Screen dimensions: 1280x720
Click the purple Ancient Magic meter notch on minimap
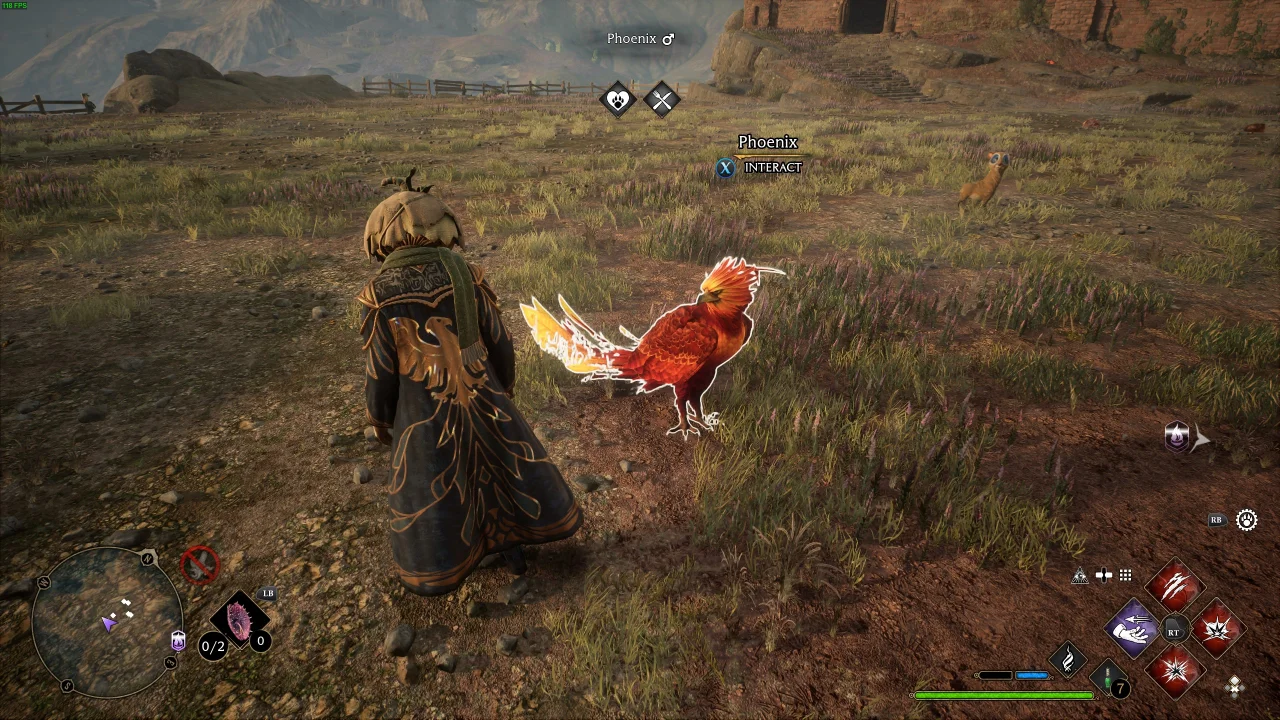point(177,640)
